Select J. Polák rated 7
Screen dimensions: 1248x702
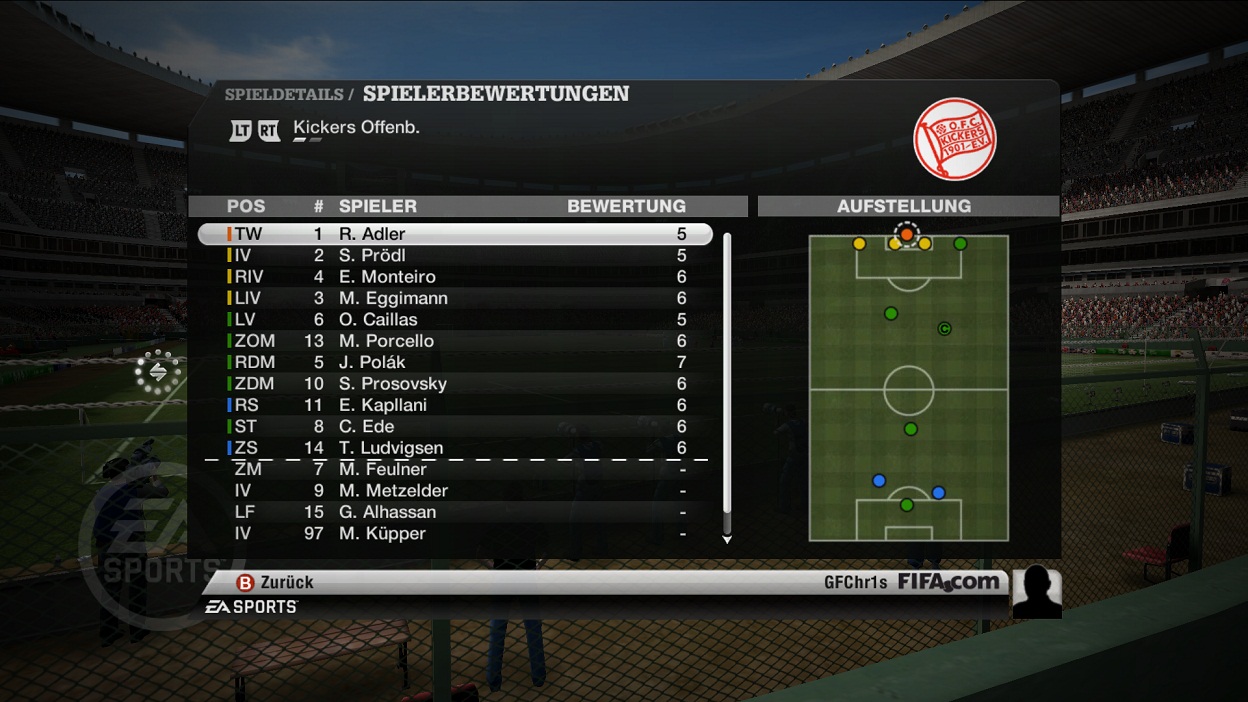(x=455, y=362)
